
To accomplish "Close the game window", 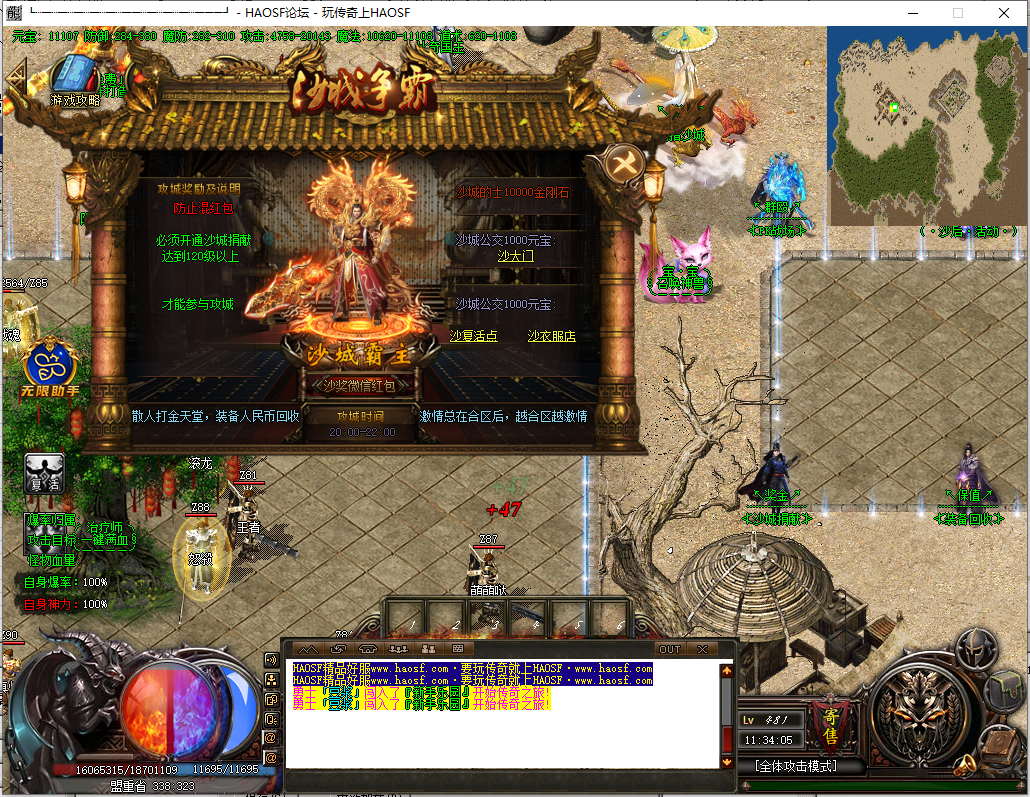I will [x=1004, y=13].
